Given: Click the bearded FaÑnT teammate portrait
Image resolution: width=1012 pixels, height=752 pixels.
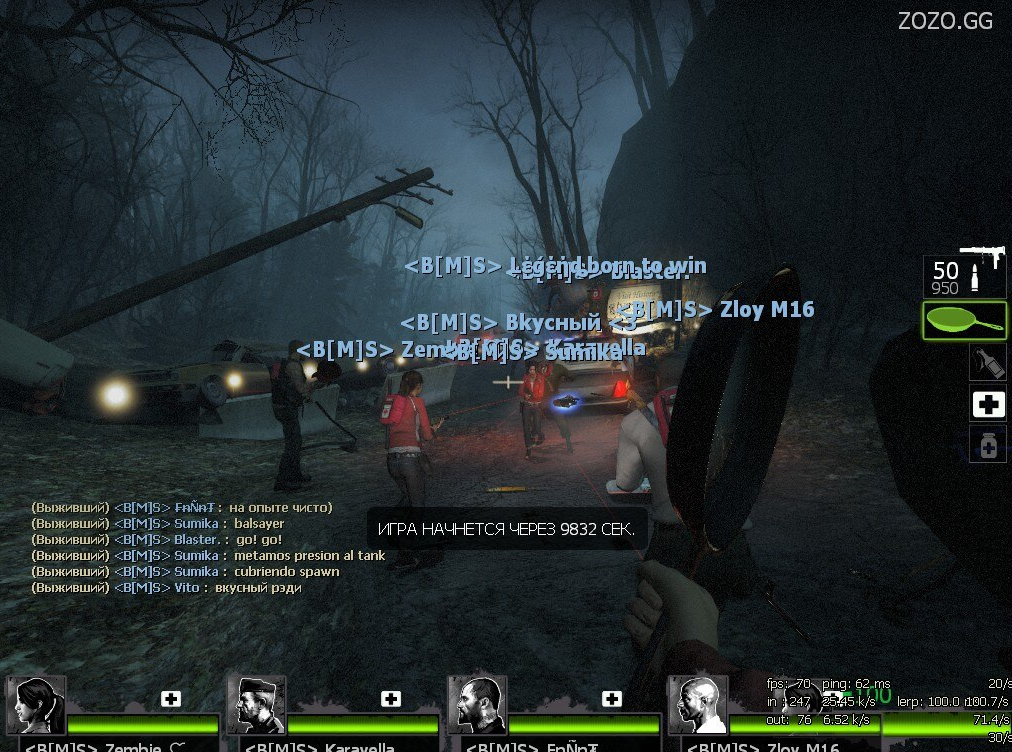Looking at the screenshot, I should (477, 706).
